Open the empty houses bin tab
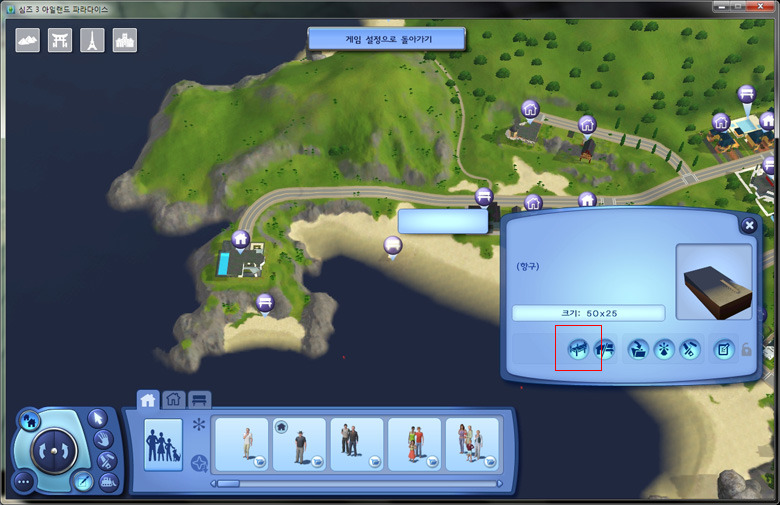Image resolution: width=780 pixels, height=505 pixels. coord(174,399)
